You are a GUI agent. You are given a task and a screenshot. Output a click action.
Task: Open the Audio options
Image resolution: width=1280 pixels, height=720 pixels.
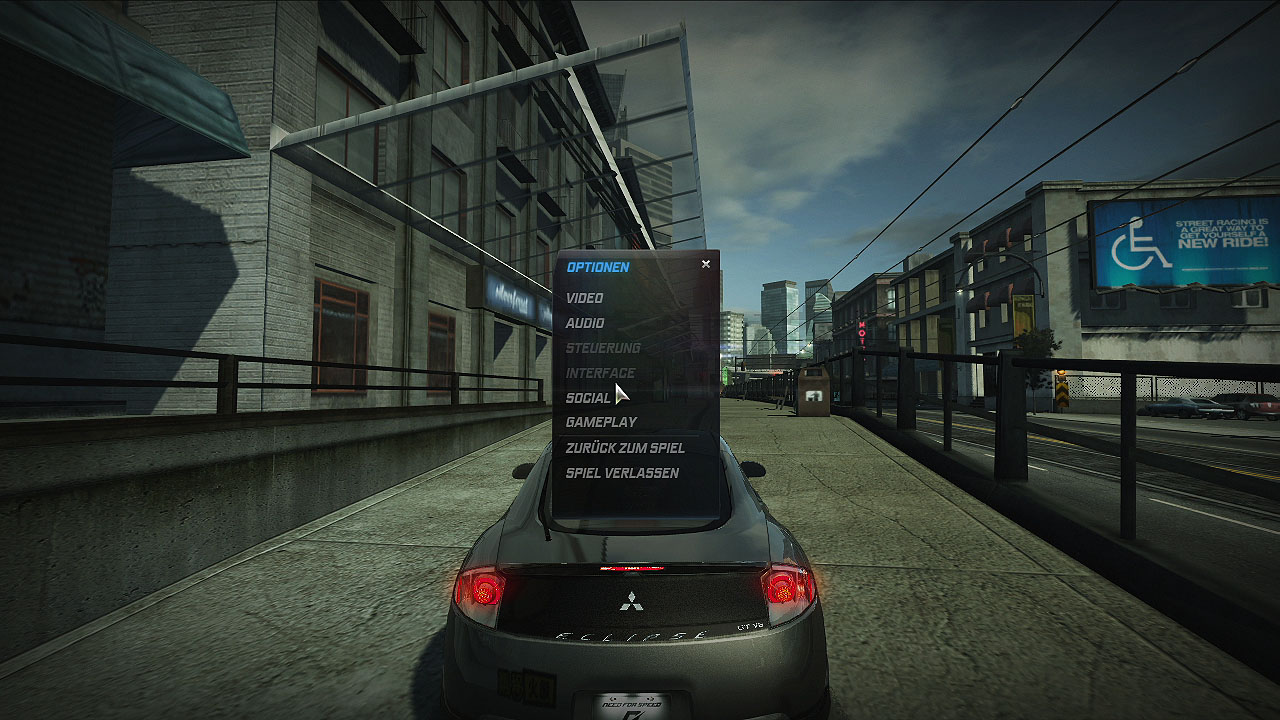(585, 323)
